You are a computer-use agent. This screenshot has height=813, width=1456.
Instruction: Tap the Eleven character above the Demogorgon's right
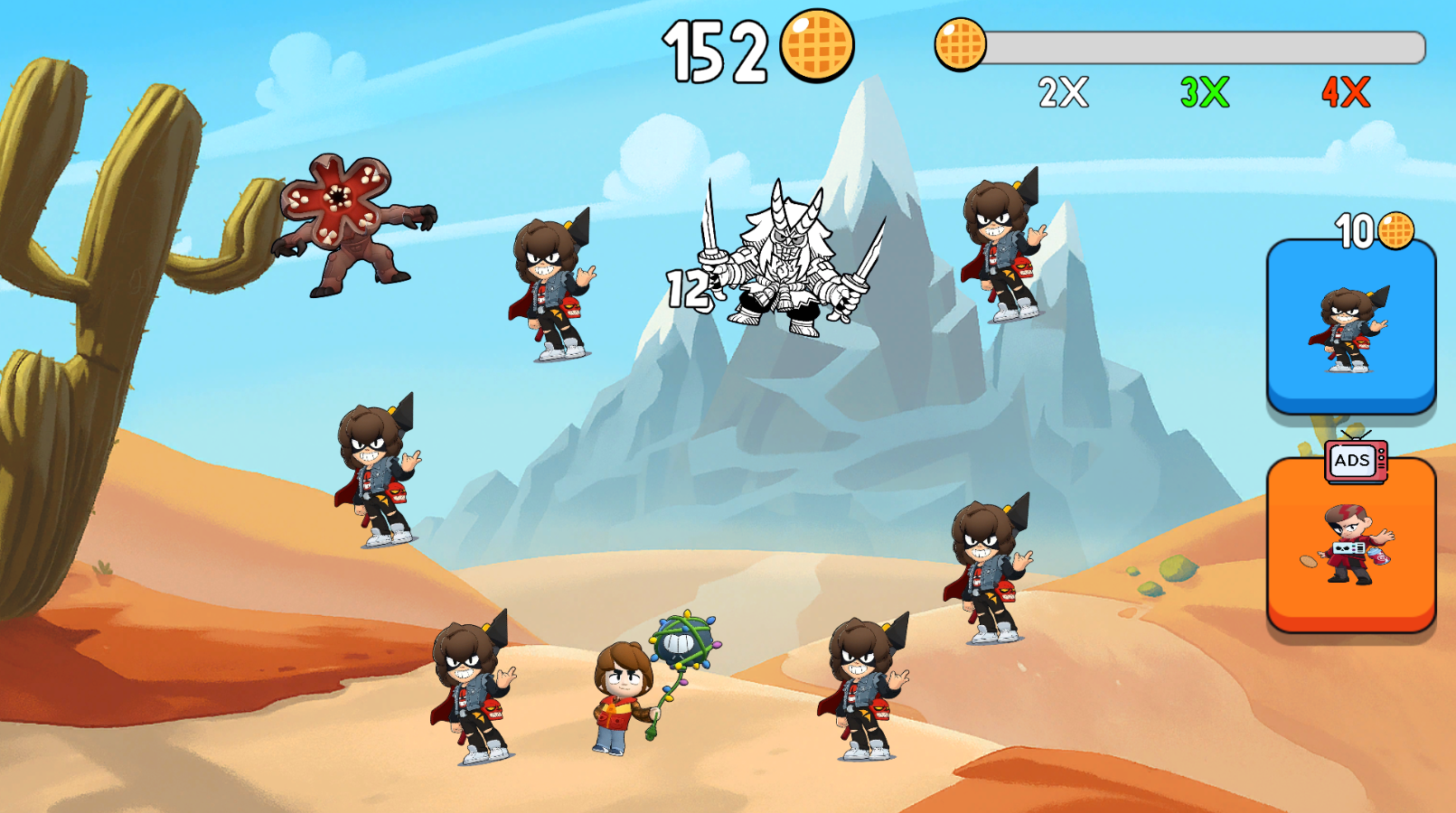[551, 289]
